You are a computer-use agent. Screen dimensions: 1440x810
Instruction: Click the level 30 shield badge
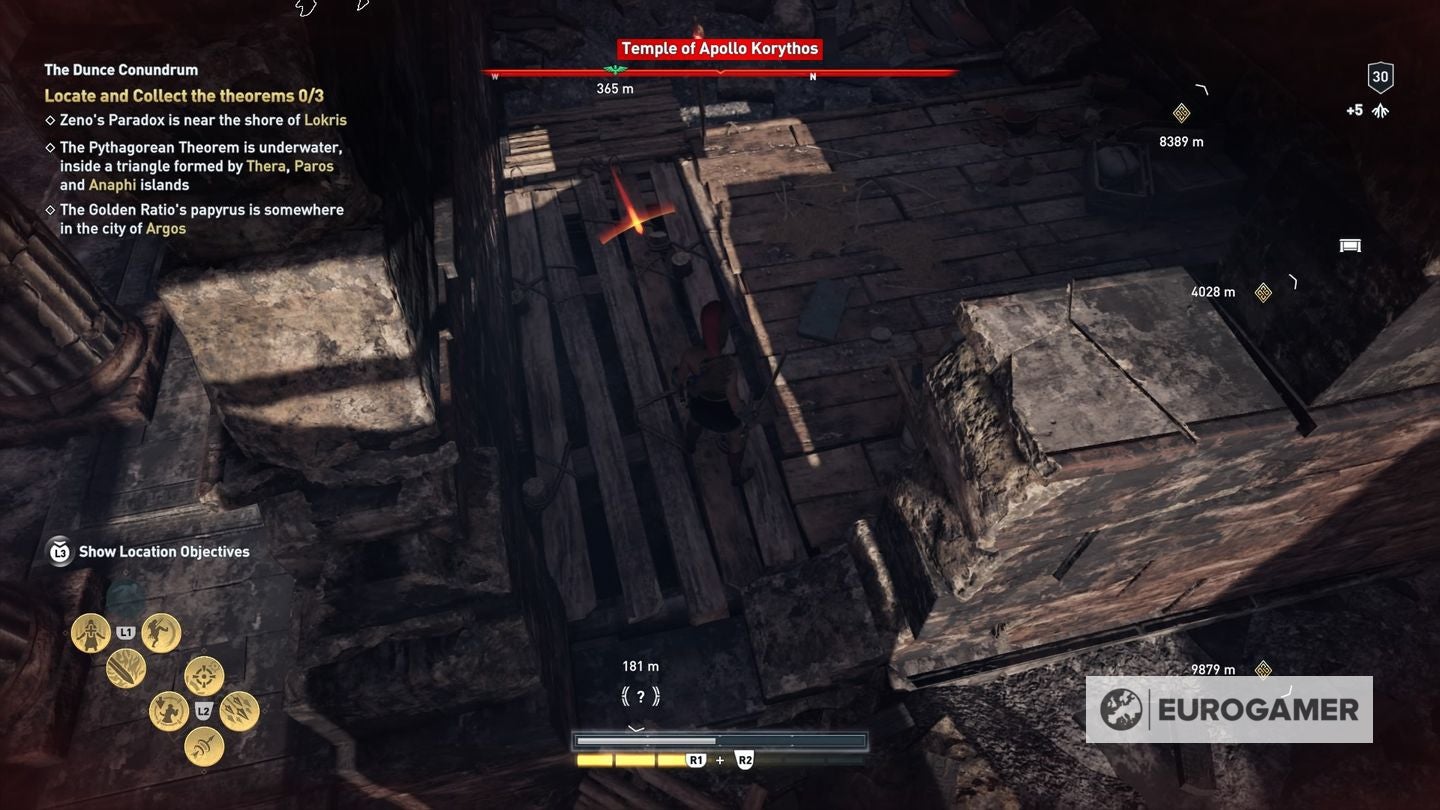point(1380,76)
